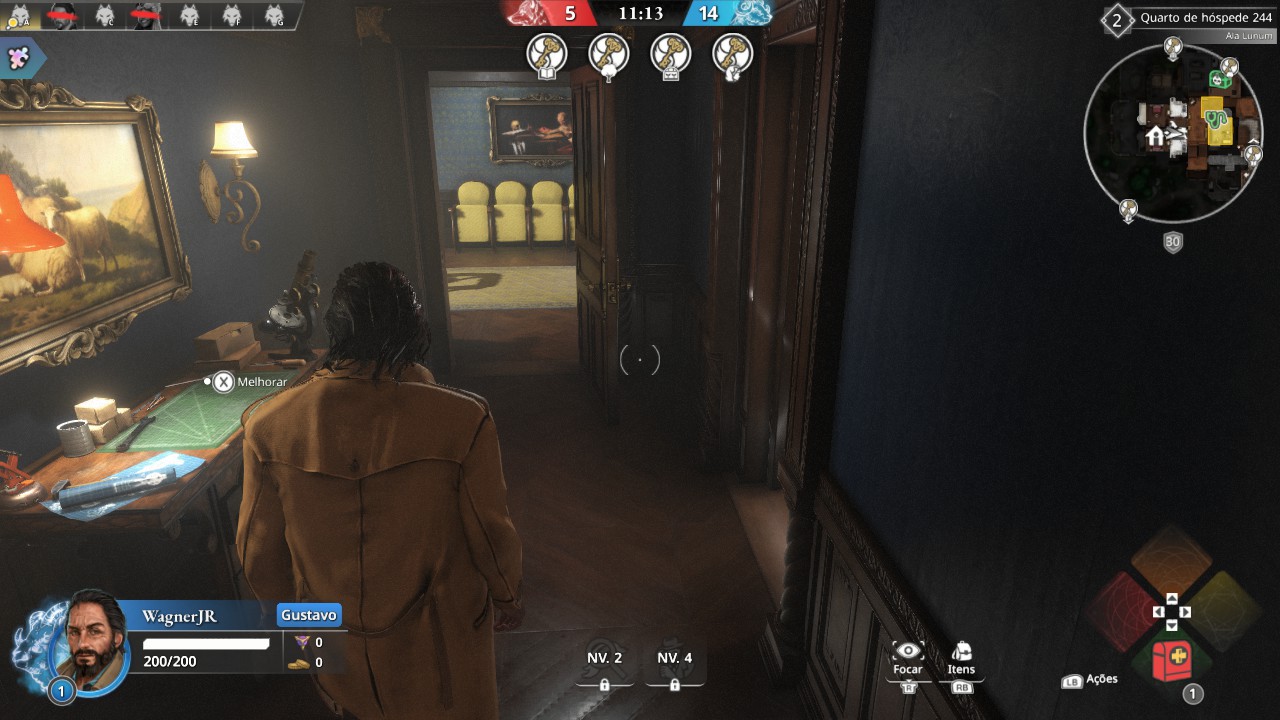
Task: Select the key objective with tree symbol
Action: 608,54
